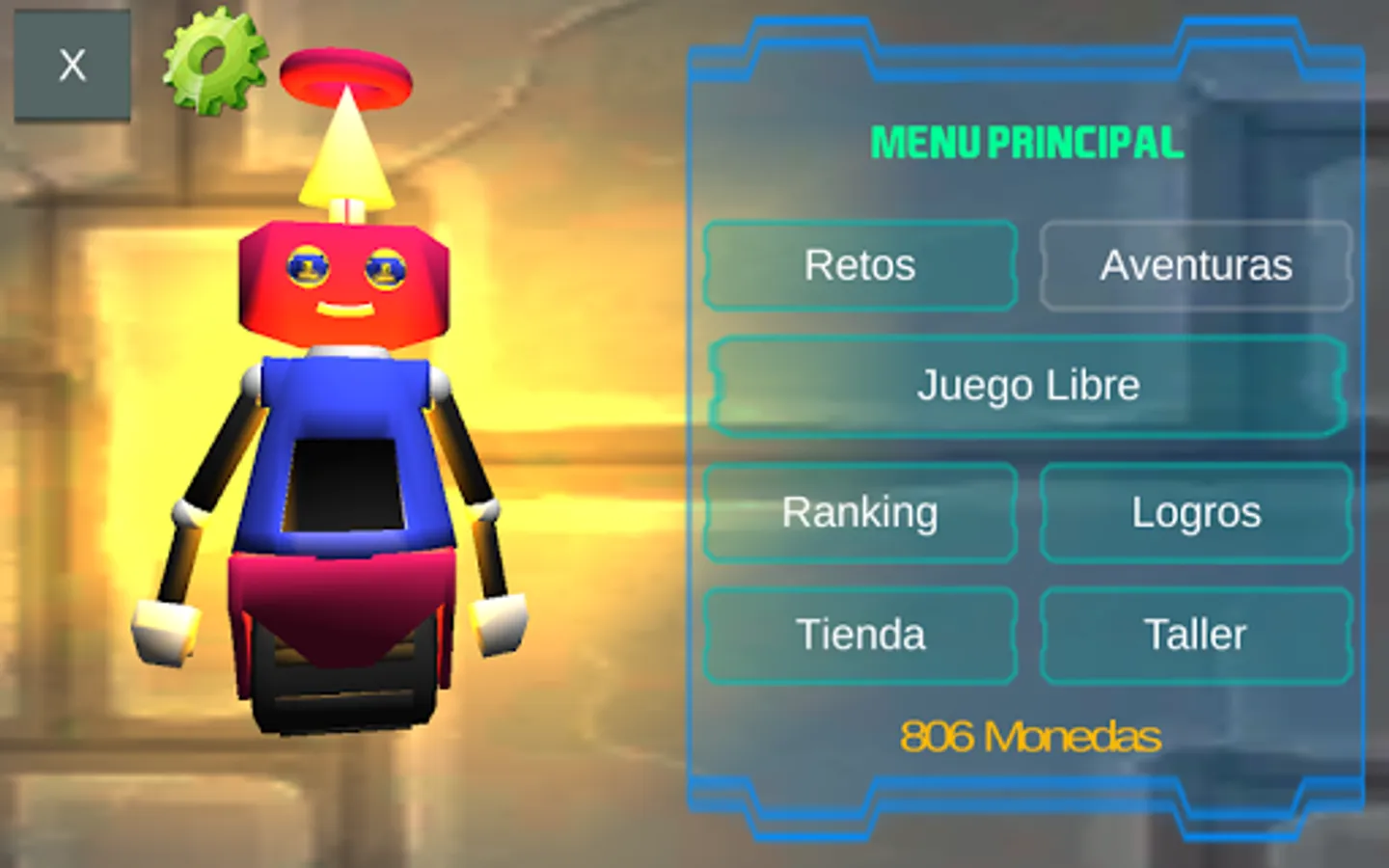Viewport: 1389px width, 868px height.
Task: Open the Retos challenges menu
Action: [859, 264]
